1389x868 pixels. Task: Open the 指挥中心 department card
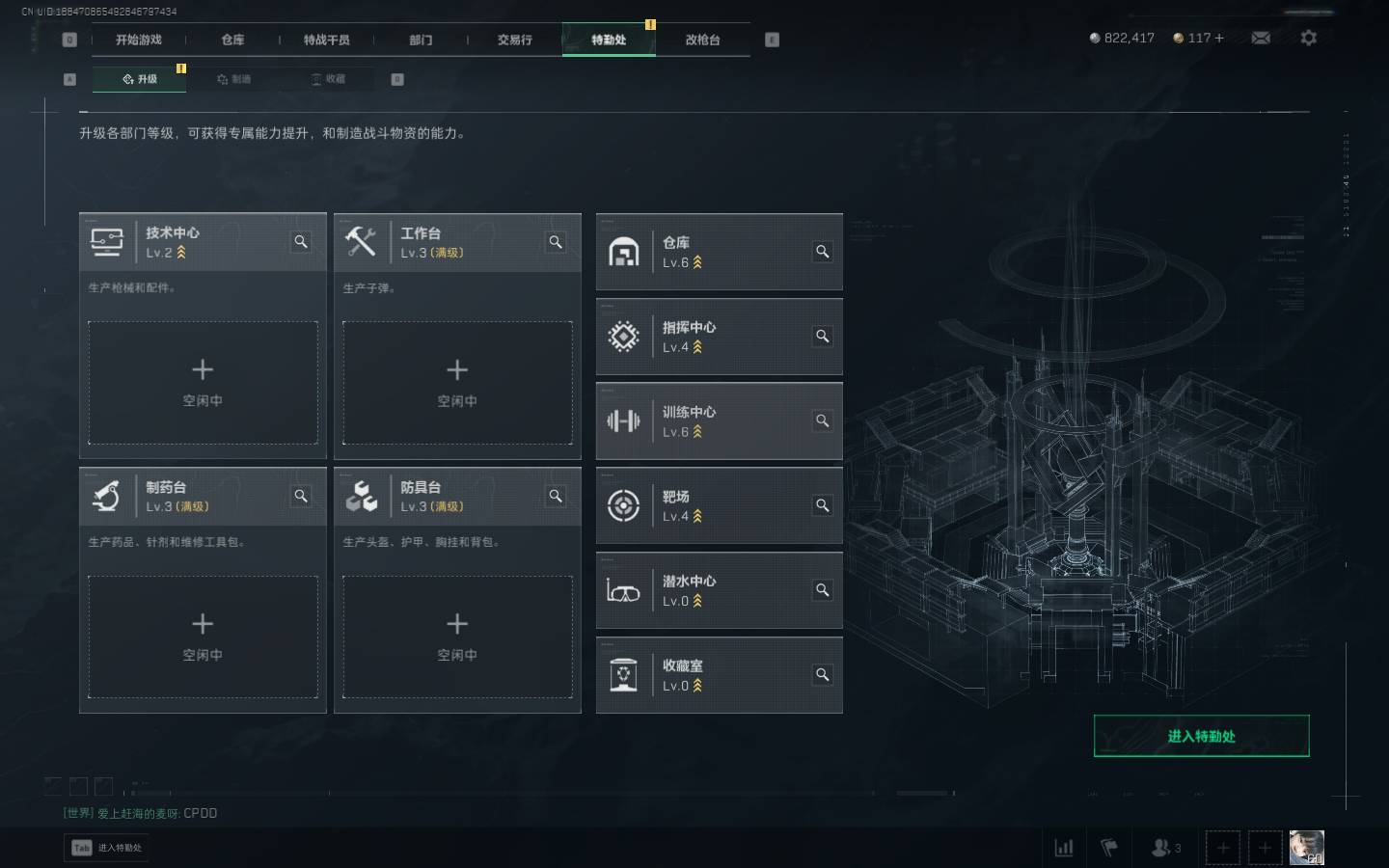pos(719,337)
